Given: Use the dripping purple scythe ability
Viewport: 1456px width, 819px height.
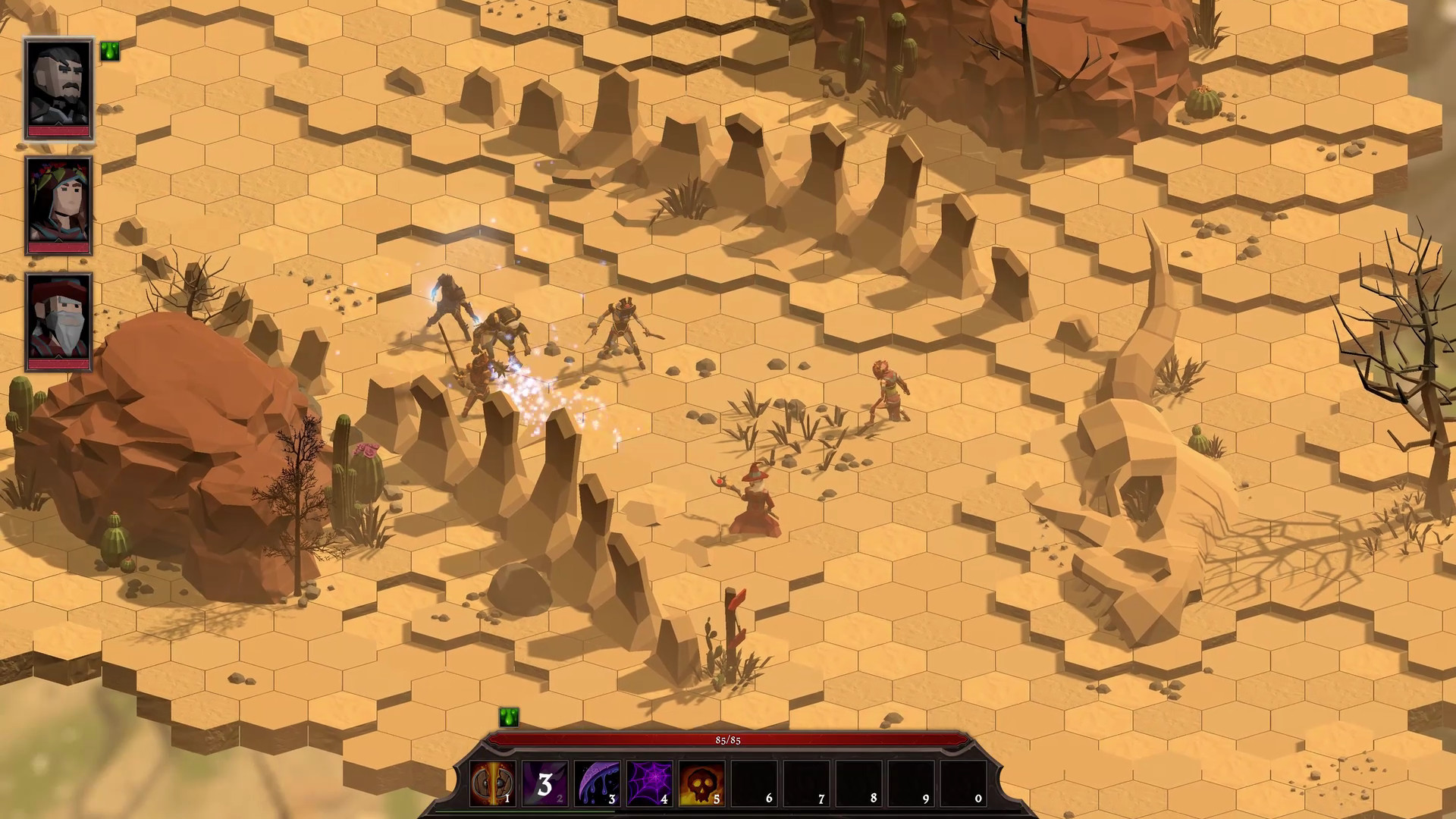Looking at the screenshot, I should pyautogui.click(x=597, y=783).
